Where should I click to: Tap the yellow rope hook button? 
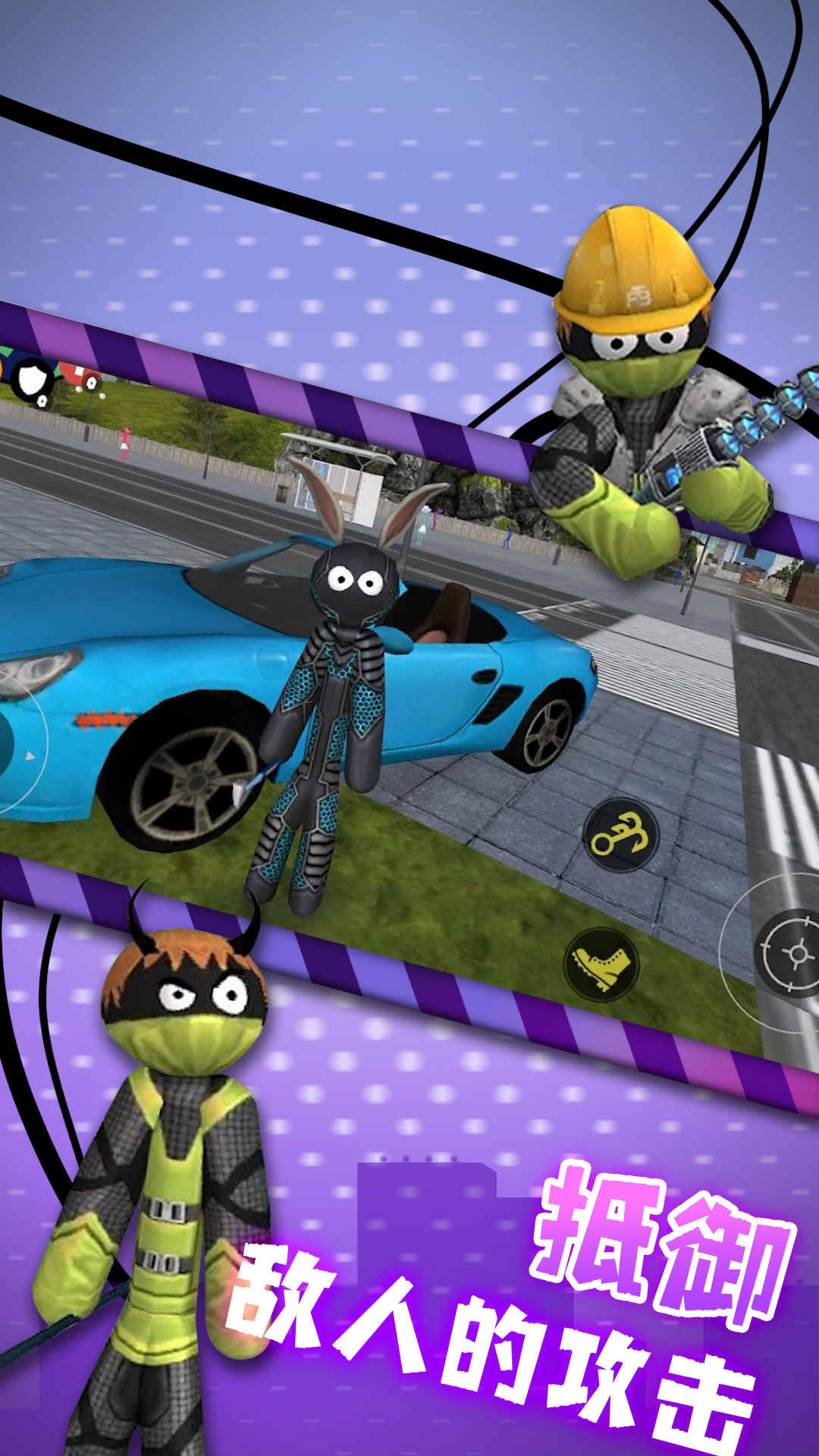pyautogui.click(x=621, y=836)
